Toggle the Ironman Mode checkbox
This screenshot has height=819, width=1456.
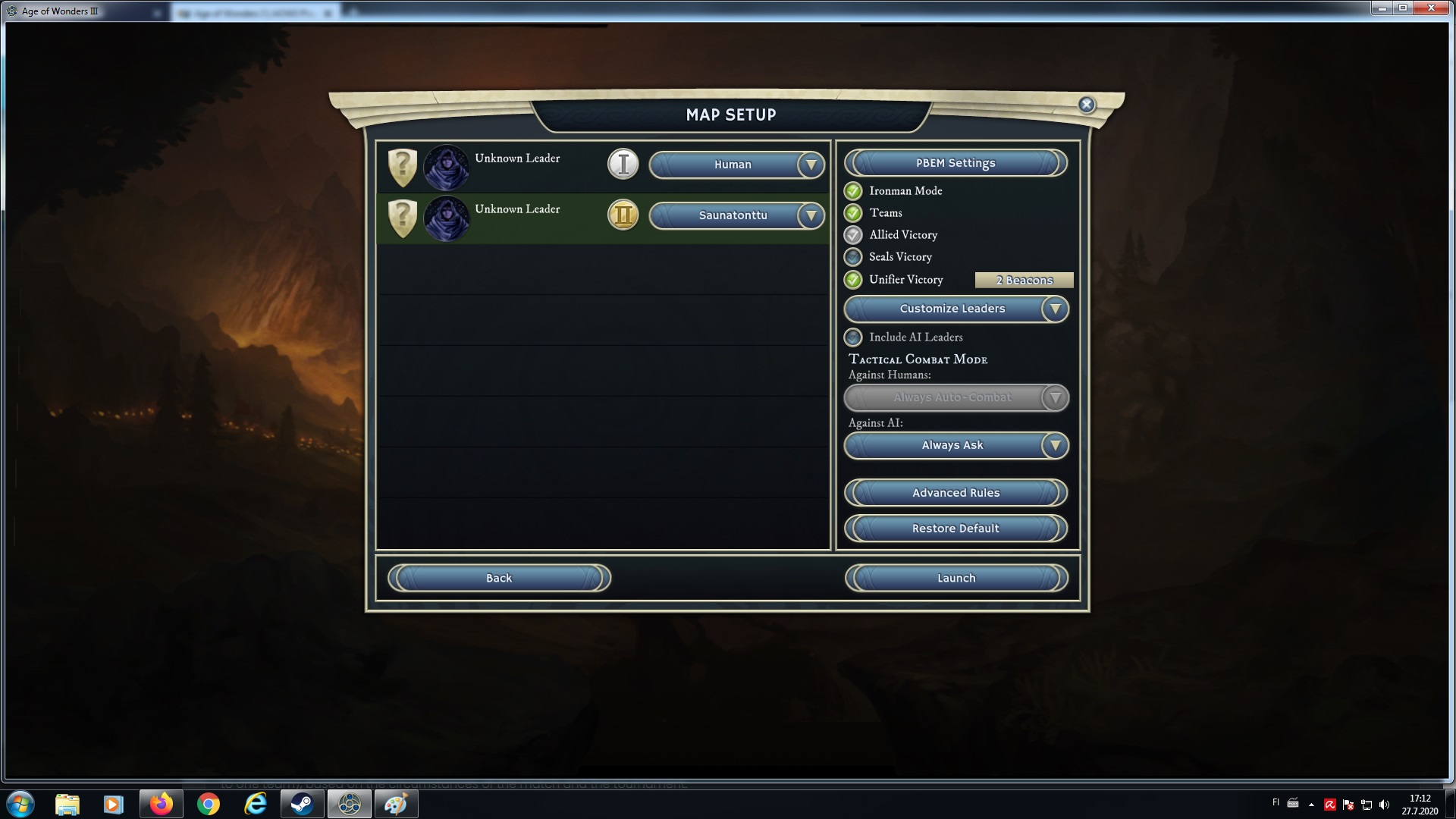[854, 191]
